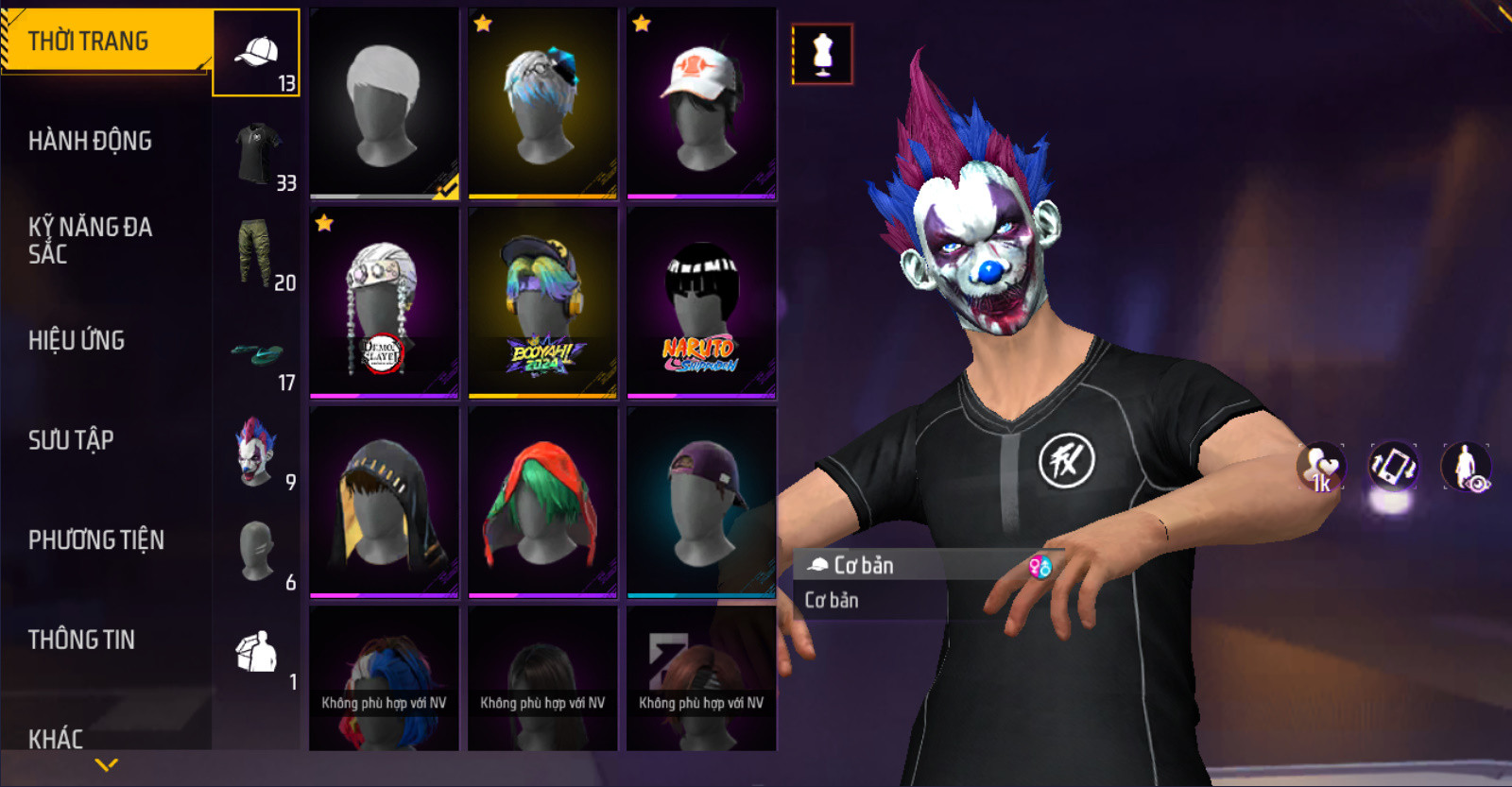Choose the Demon Slayer headpiece
1512x787 pixels.
point(384,302)
